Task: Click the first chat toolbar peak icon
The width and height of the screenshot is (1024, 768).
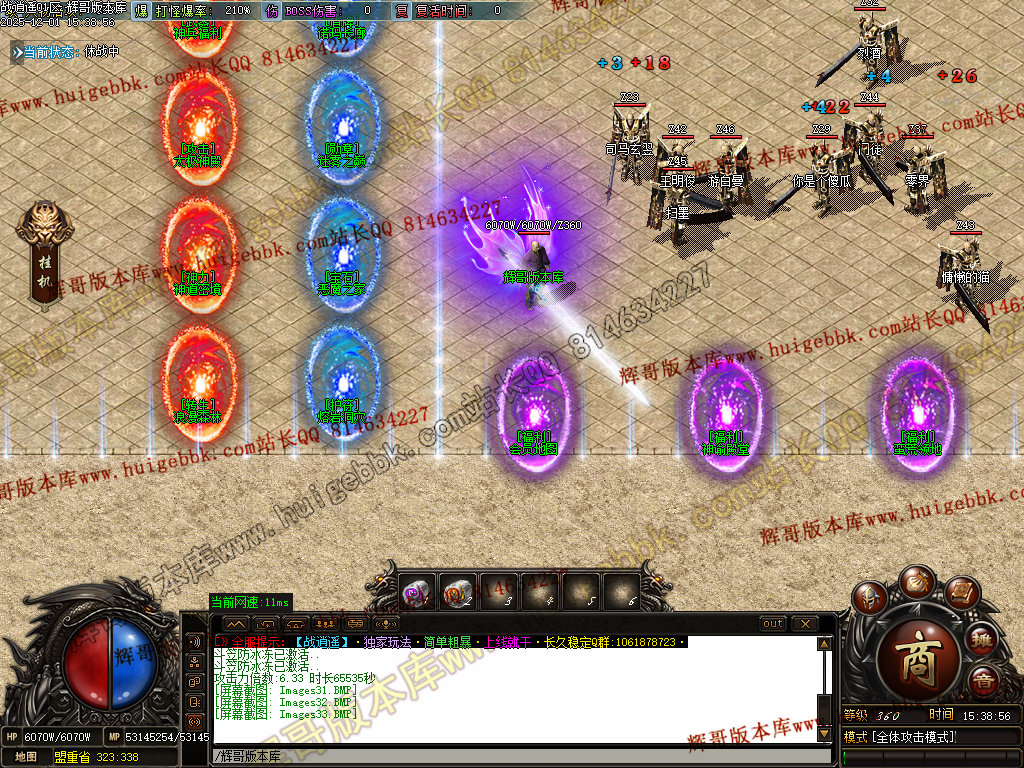Action: (x=238, y=624)
